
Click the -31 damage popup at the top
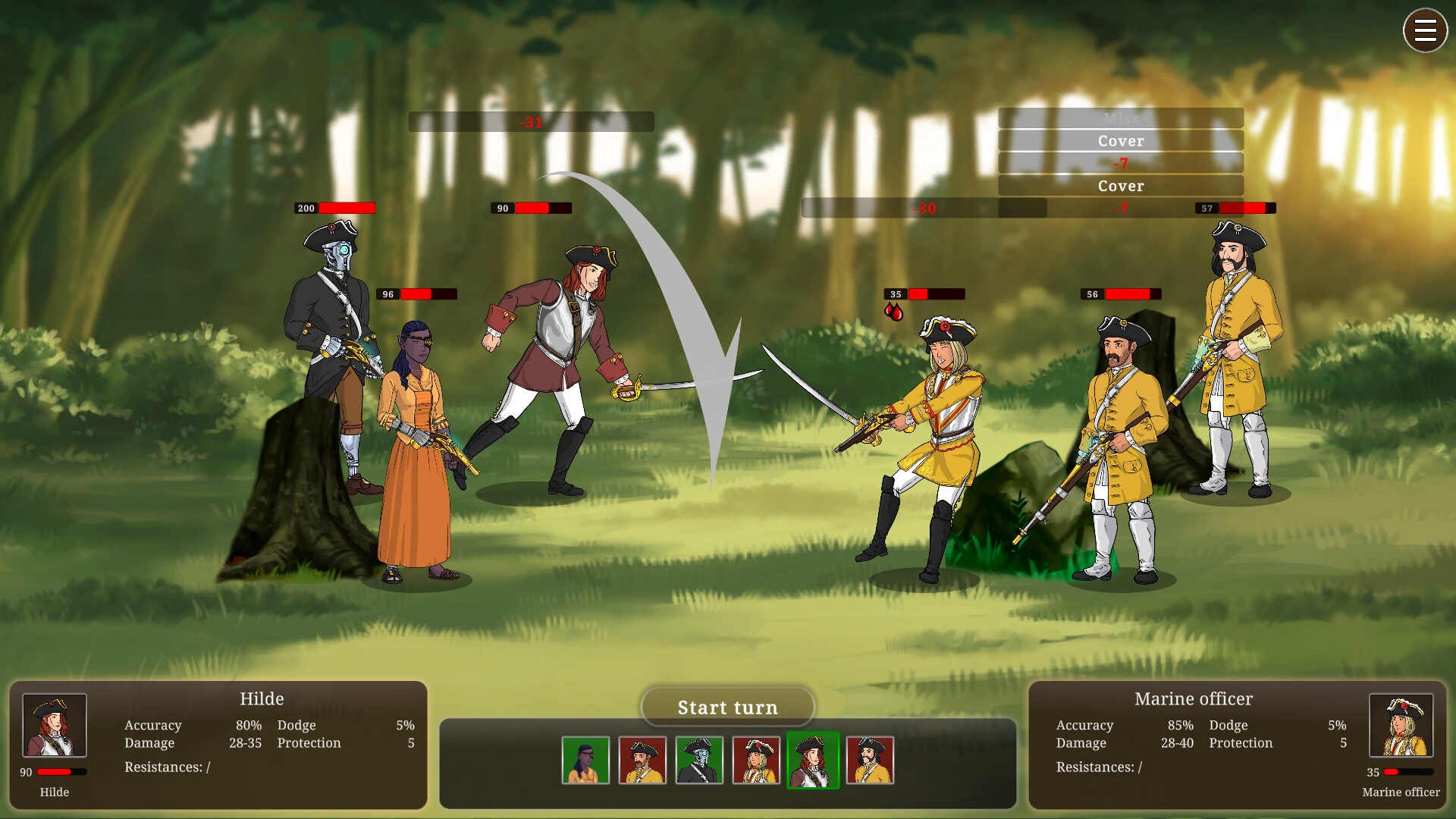point(531,121)
